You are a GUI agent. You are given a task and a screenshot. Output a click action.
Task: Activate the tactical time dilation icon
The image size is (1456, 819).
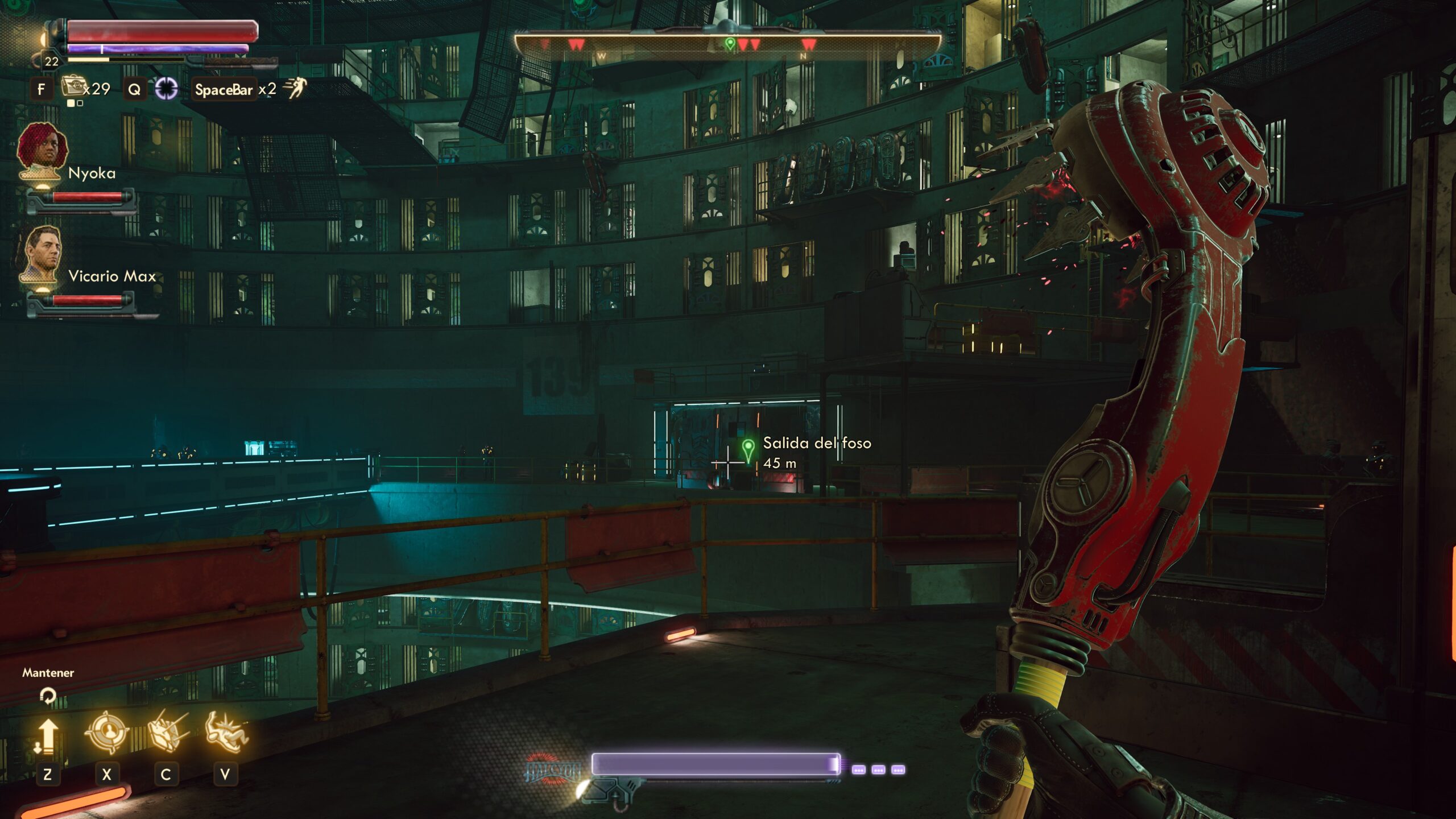point(166,89)
